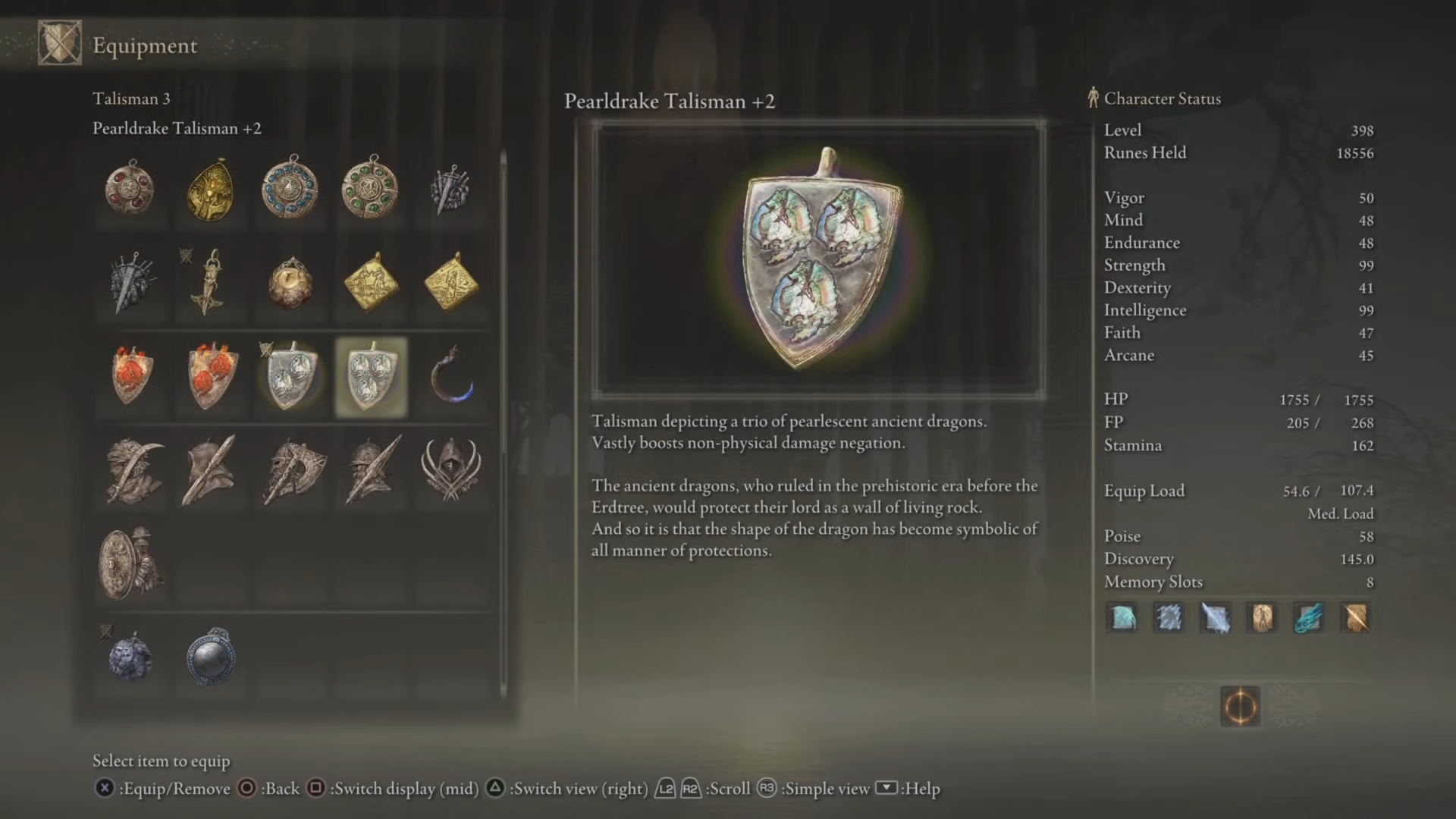Select the round brown pouch talisman
This screenshot has height=819, width=1456.
point(290,283)
